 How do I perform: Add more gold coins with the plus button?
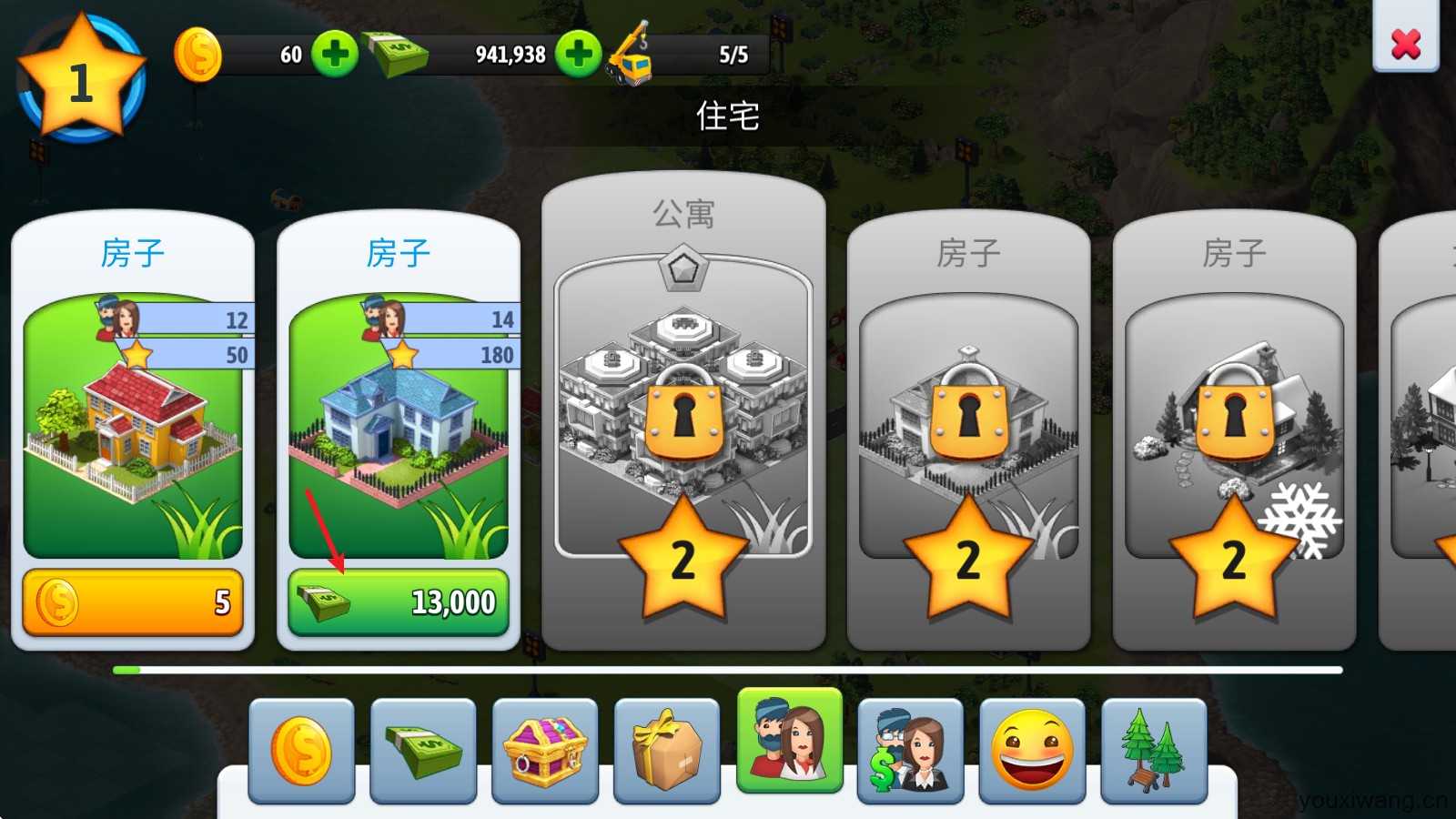(334, 54)
